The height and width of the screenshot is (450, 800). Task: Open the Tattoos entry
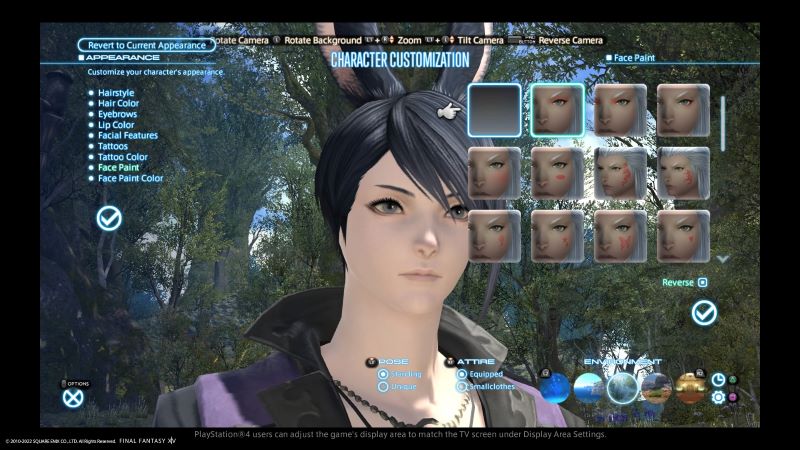[113, 146]
